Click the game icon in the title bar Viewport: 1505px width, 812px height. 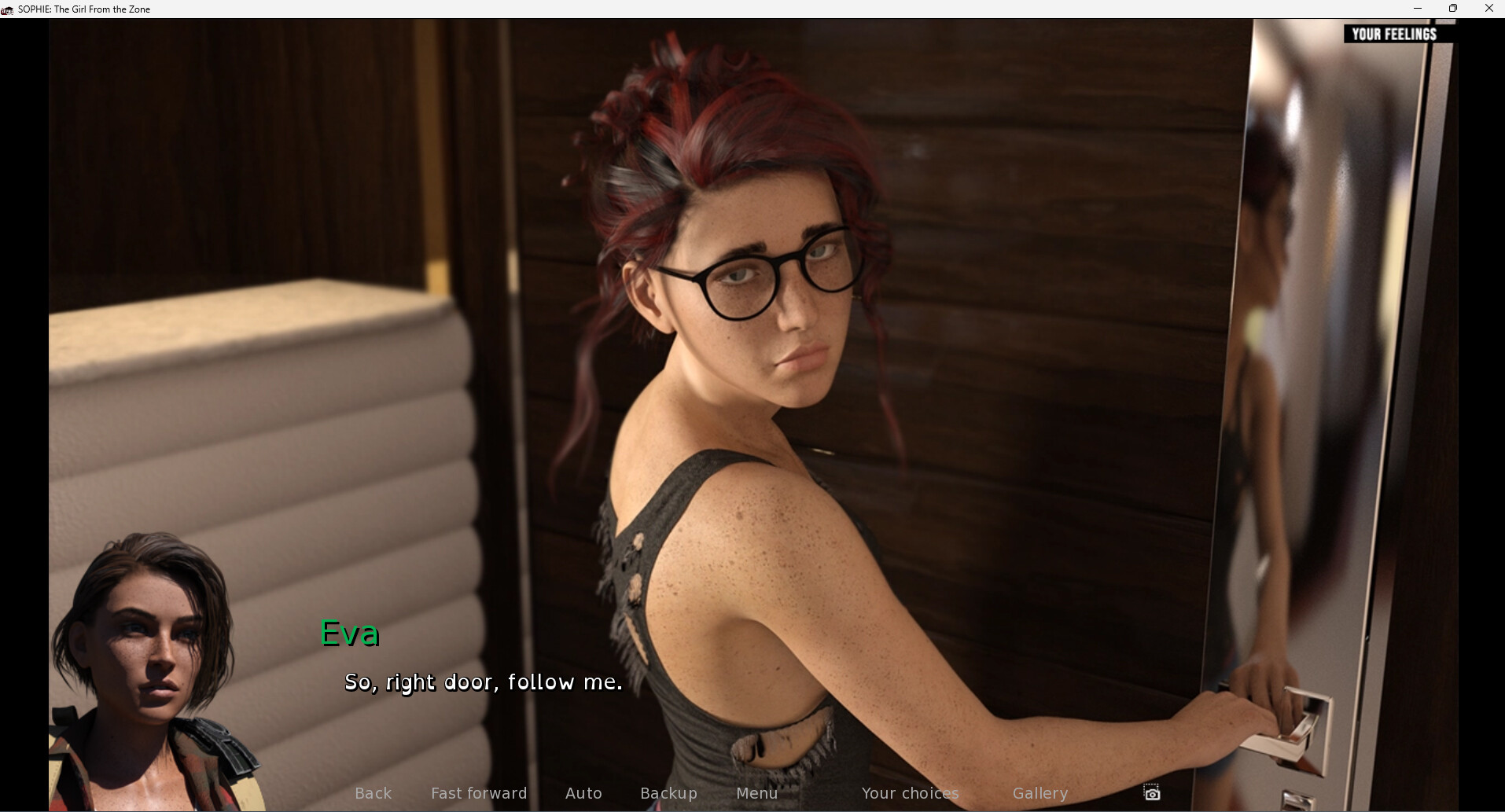click(x=8, y=9)
